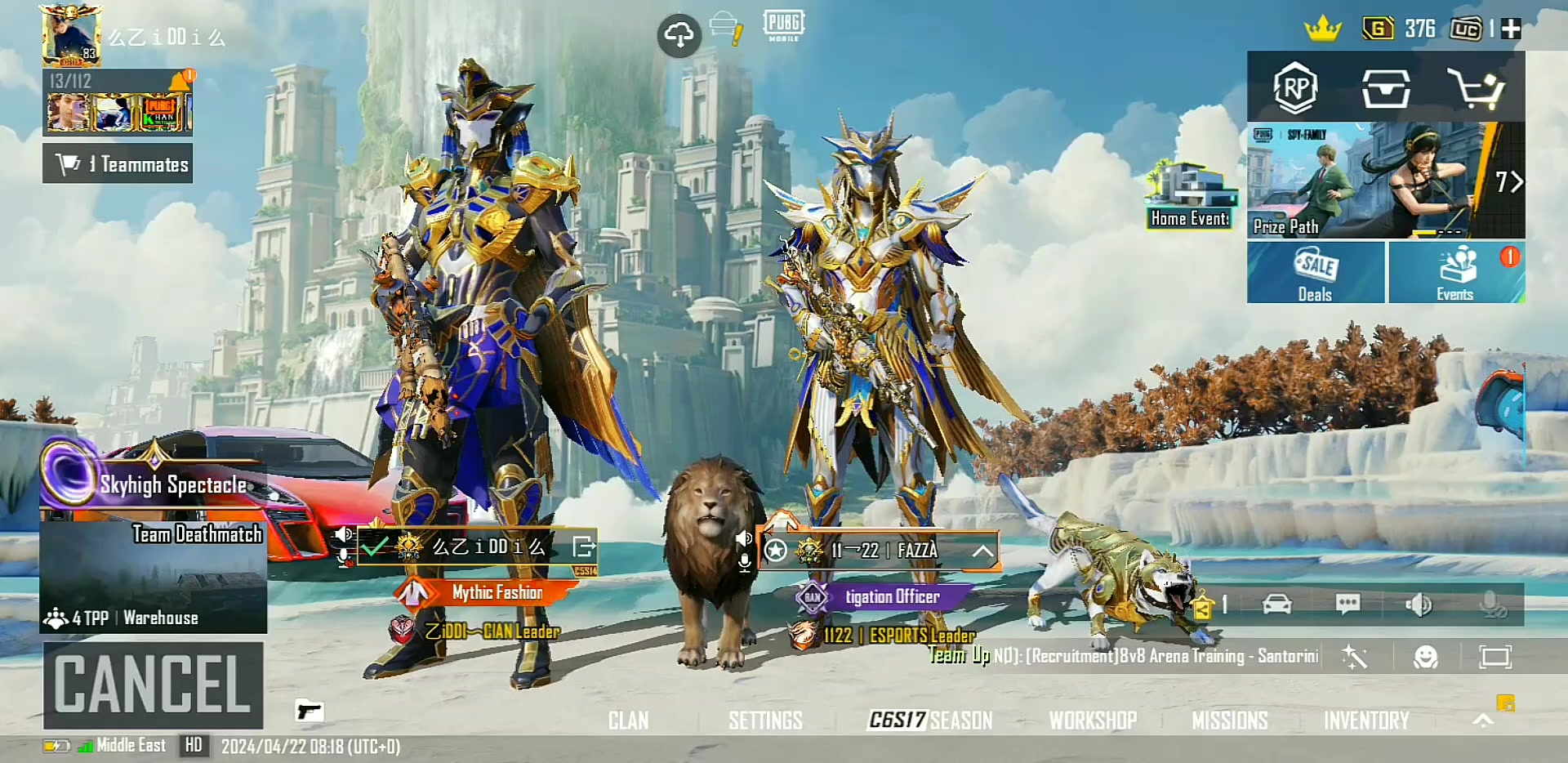Open the emote smiley face menu
This screenshot has height=763, width=1568.
coord(1425,658)
